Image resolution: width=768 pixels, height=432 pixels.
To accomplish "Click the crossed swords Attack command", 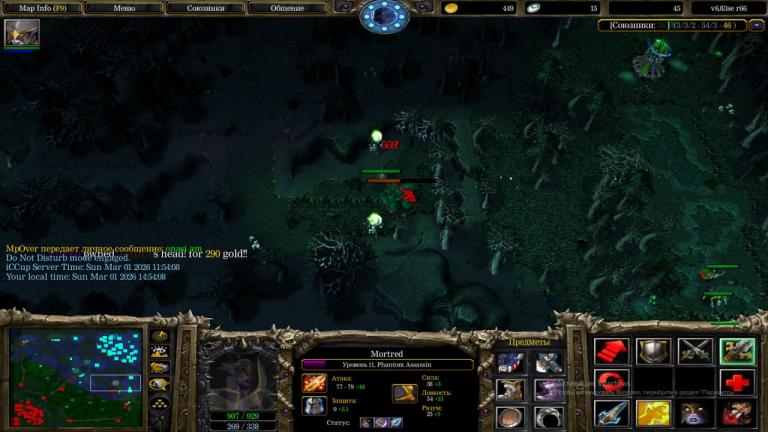I will (x=695, y=351).
